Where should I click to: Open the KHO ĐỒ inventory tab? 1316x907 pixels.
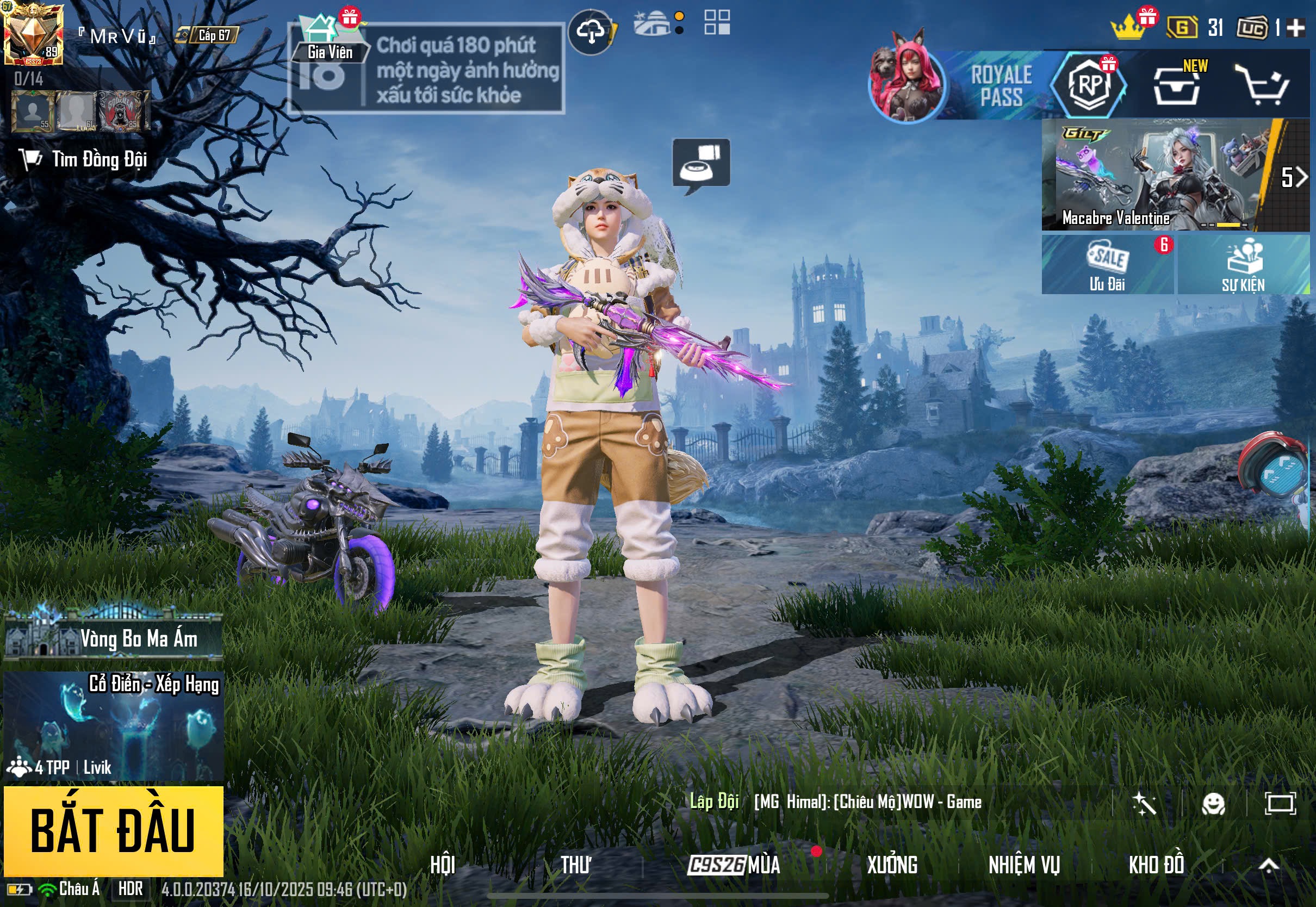(x=1156, y=865)
